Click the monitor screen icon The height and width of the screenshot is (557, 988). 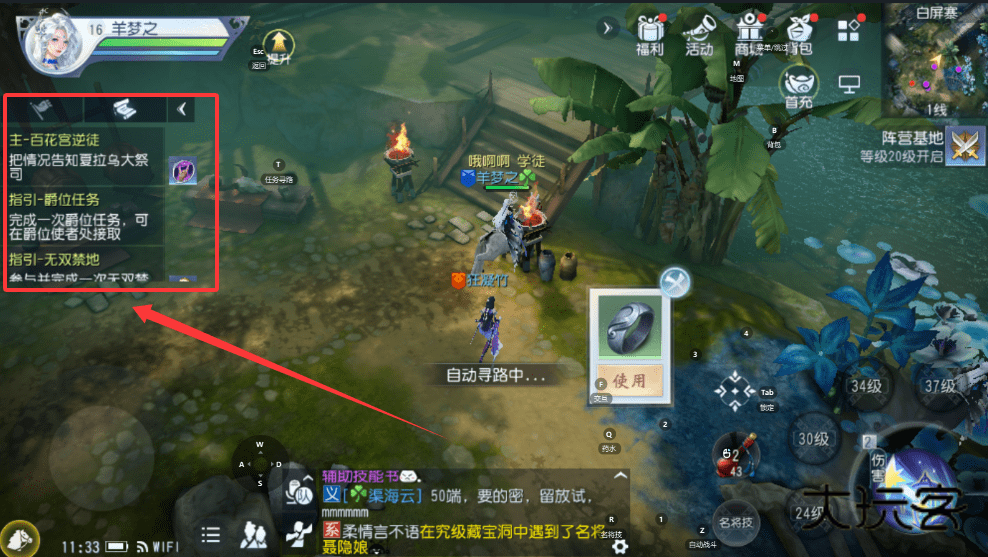(849, 86)
